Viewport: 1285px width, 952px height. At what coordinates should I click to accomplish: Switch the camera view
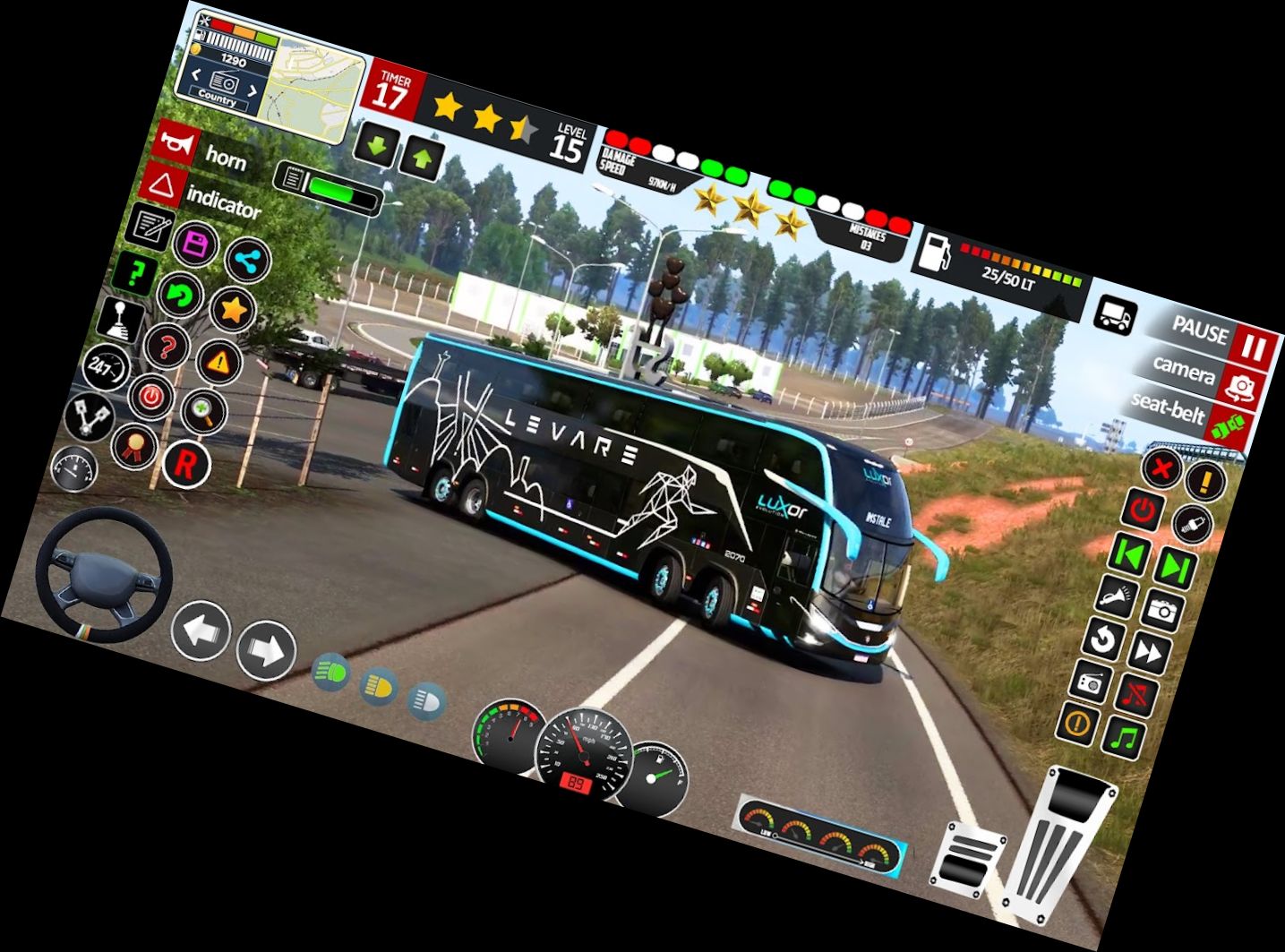coord(1240,387)
